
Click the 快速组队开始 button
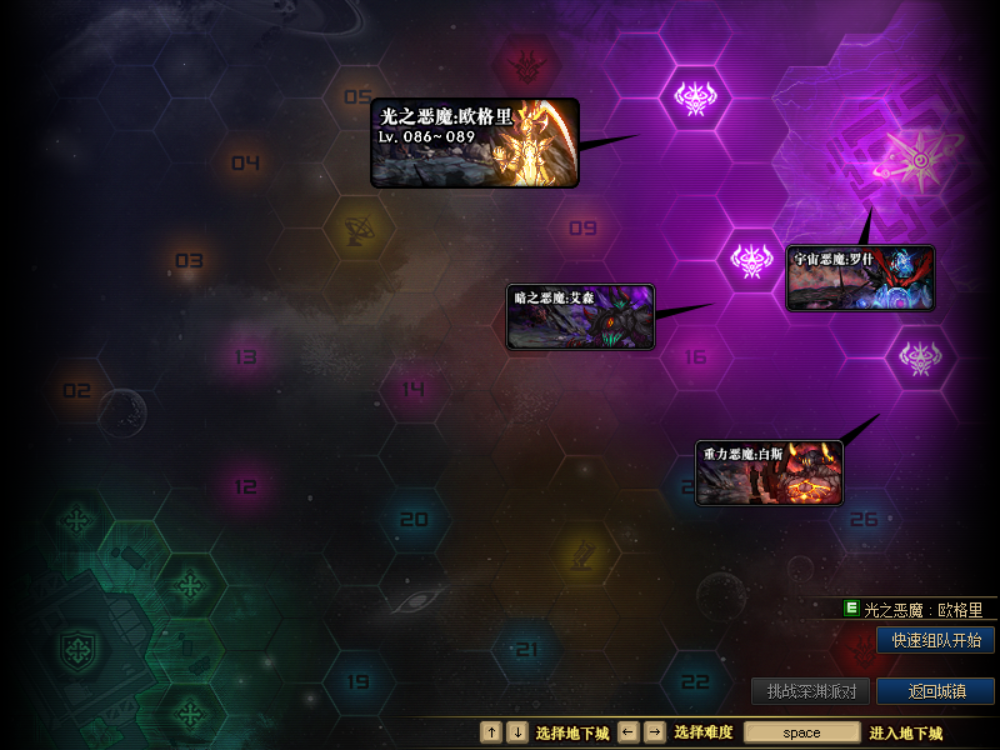936,640
